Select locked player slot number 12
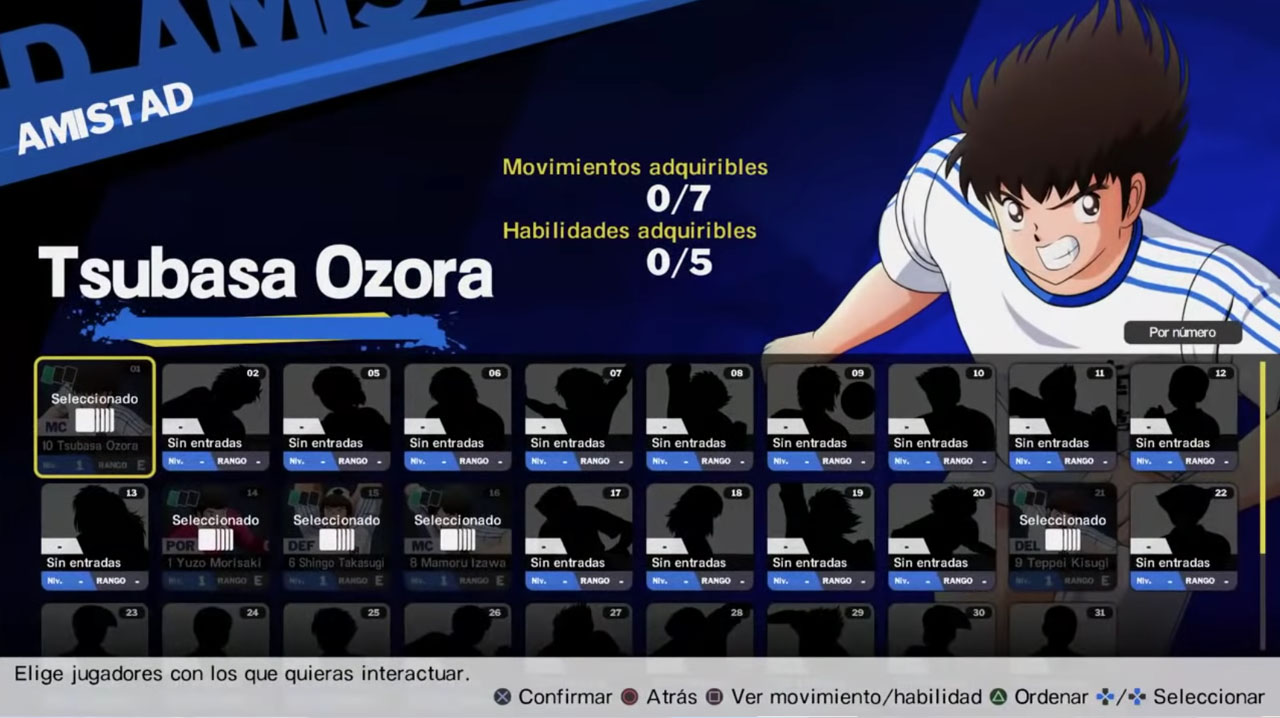This screenshot has width=1280, height=718. 1184,417
